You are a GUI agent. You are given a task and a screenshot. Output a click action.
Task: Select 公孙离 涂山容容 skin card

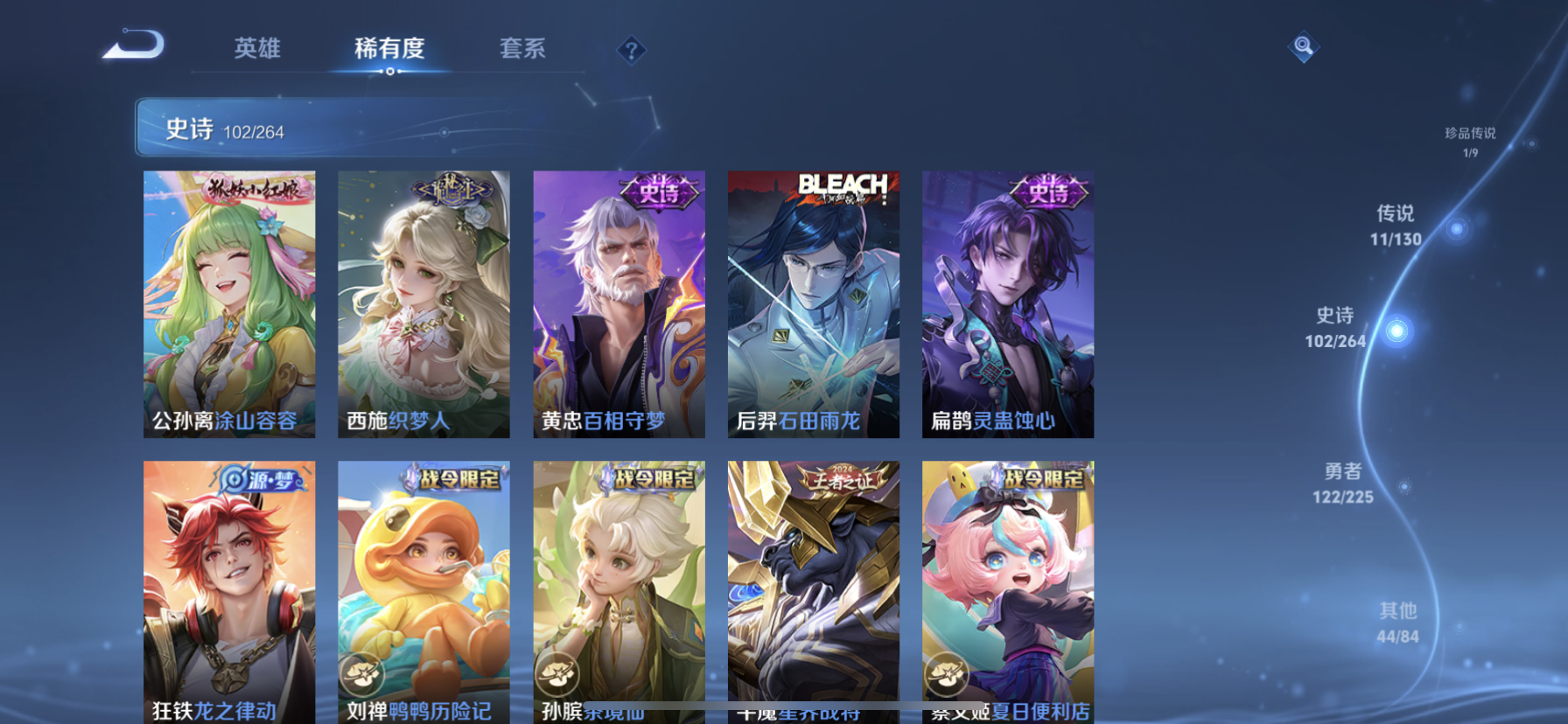pyautogui.click(x=229, y=303)
